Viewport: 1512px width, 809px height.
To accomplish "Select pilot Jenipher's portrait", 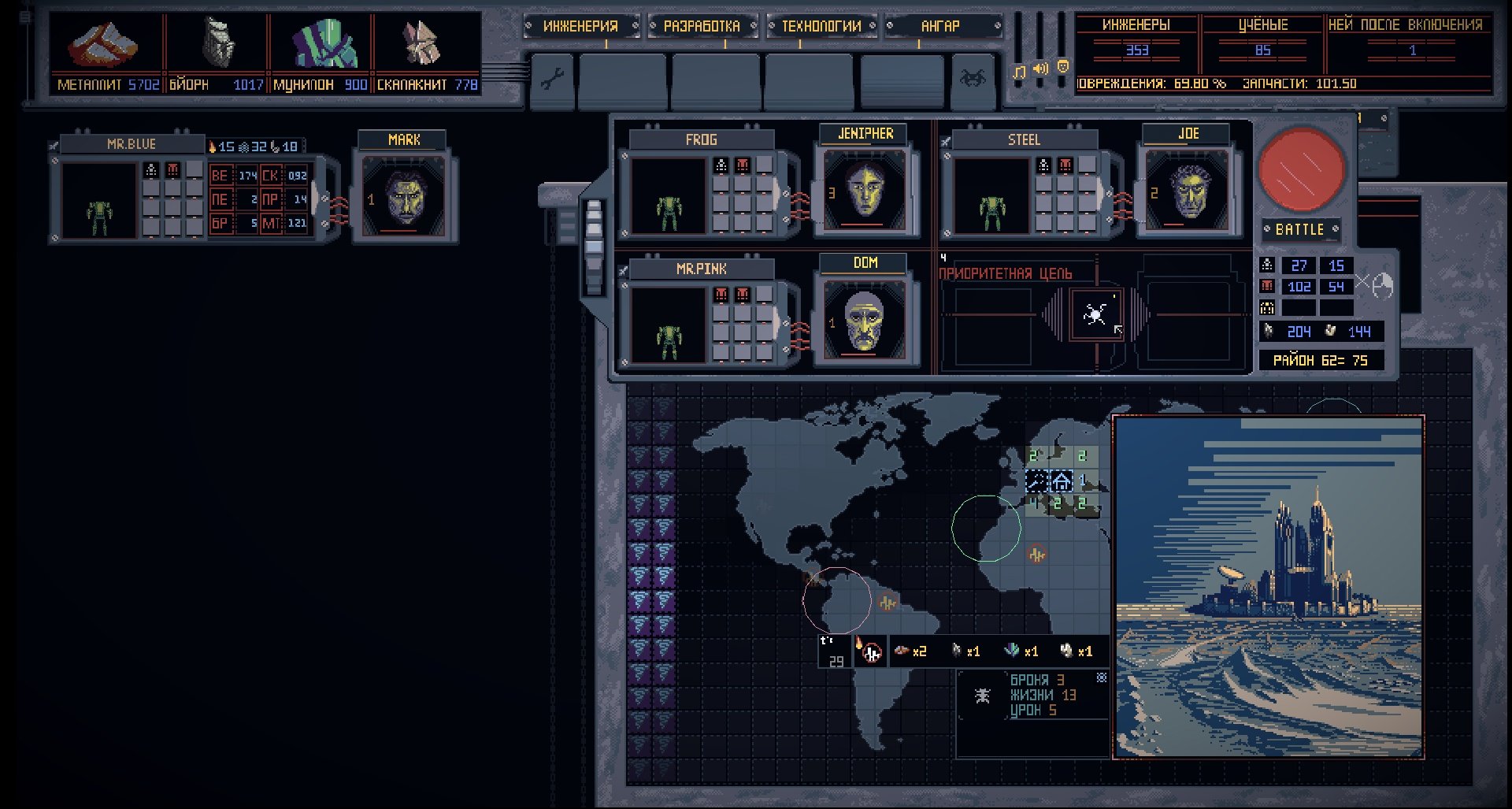I will coord(865,191).
